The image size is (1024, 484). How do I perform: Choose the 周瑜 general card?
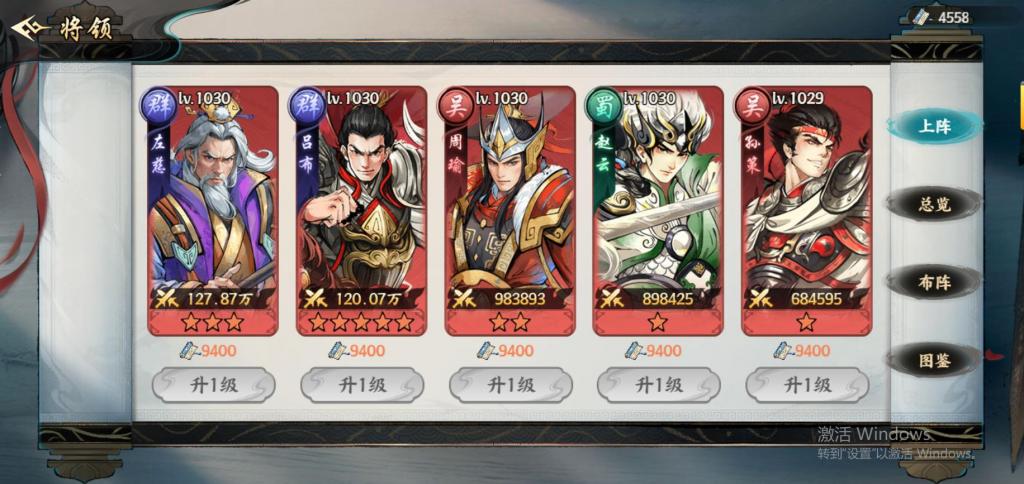509,210
